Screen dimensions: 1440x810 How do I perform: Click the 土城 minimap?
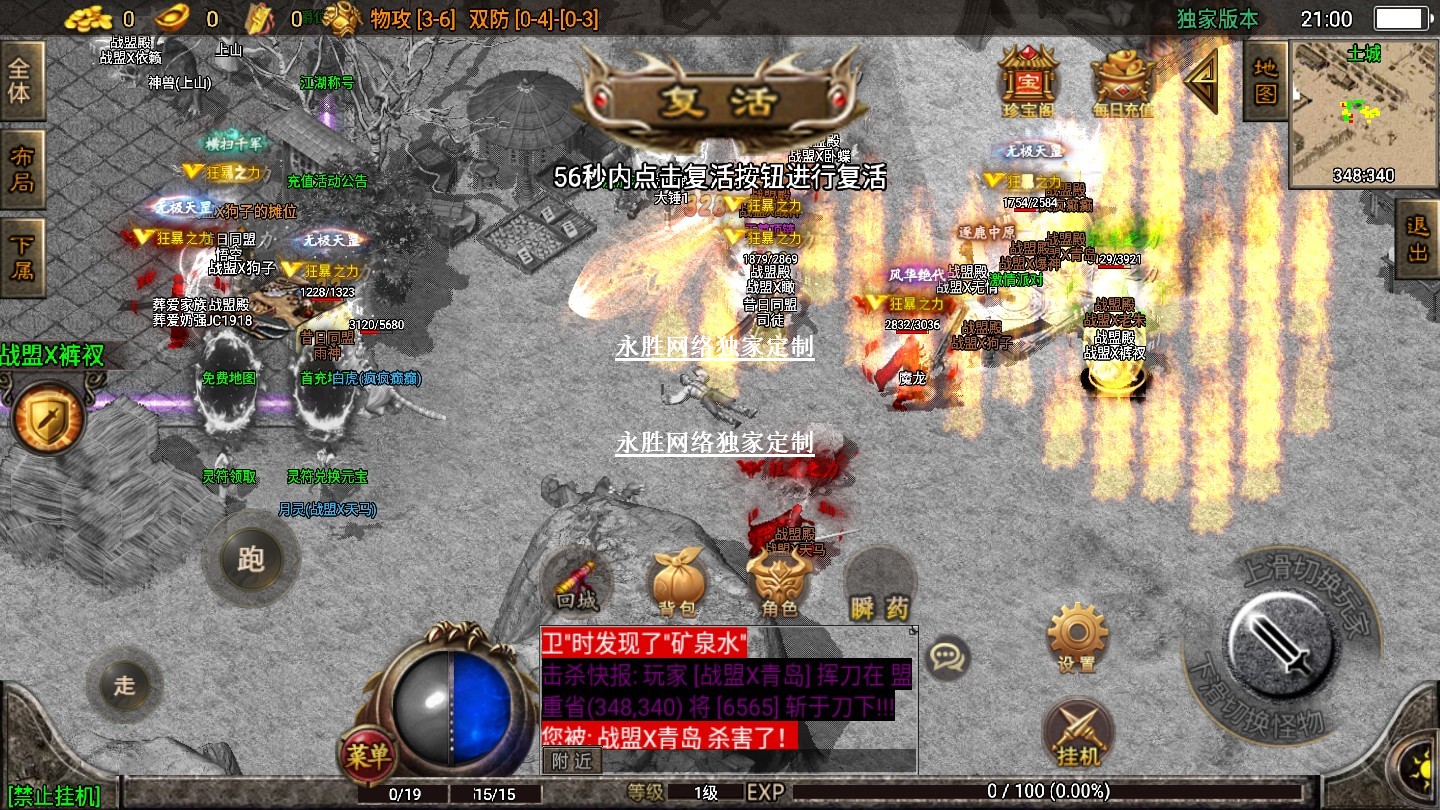point(1363,114)
